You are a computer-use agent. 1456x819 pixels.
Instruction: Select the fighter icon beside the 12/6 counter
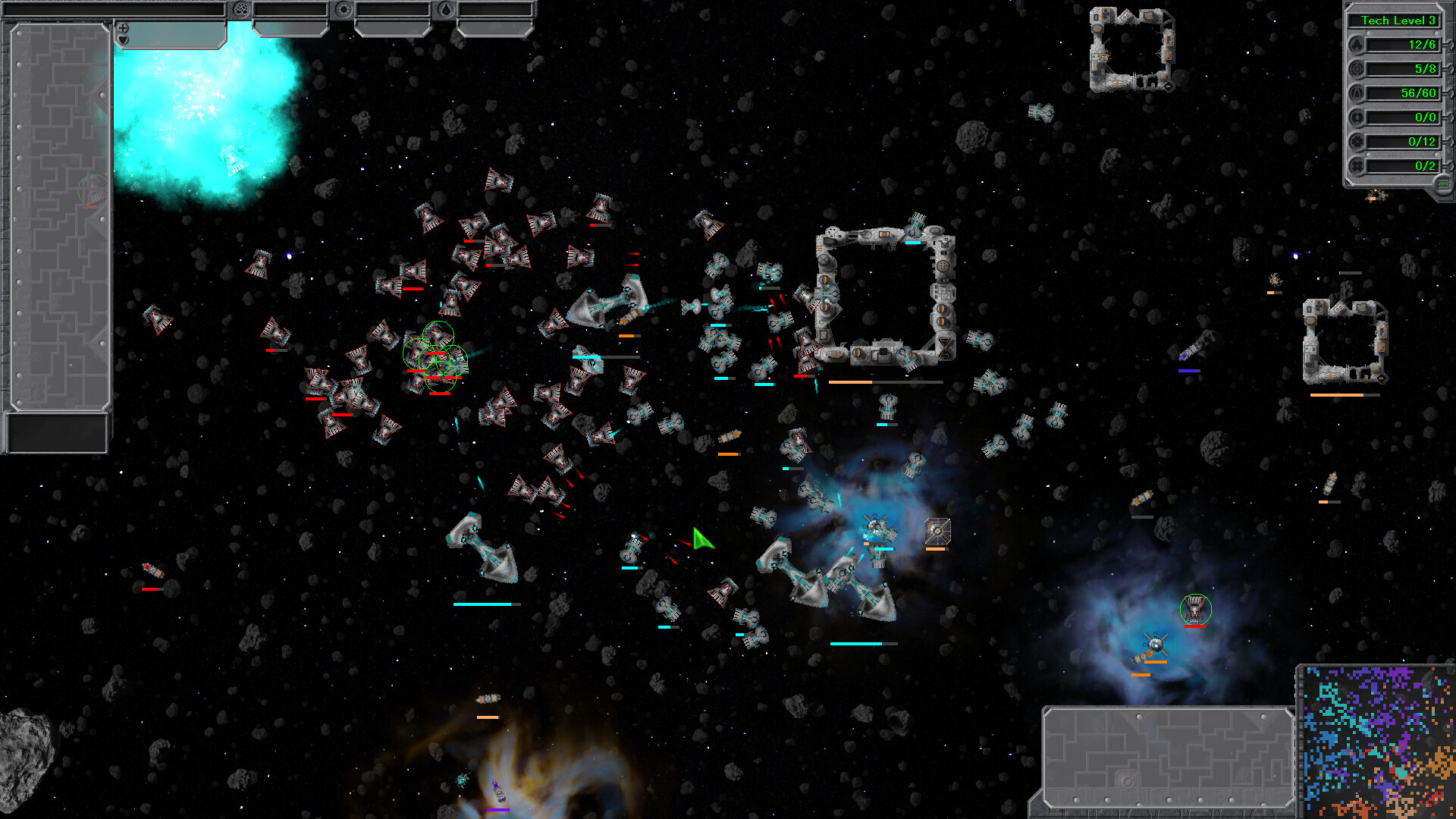pyautogui.click(x=1357, y=45)
